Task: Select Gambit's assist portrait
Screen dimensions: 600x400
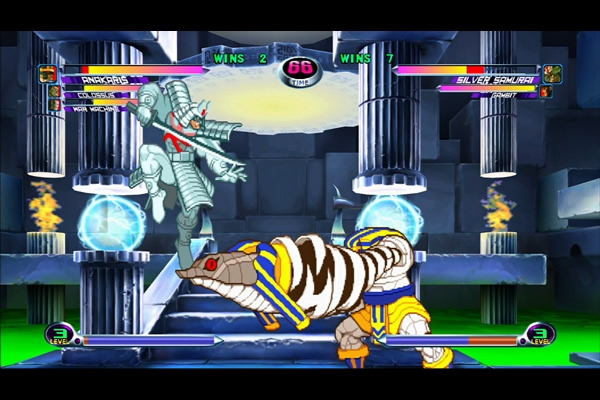Action: 546,91
